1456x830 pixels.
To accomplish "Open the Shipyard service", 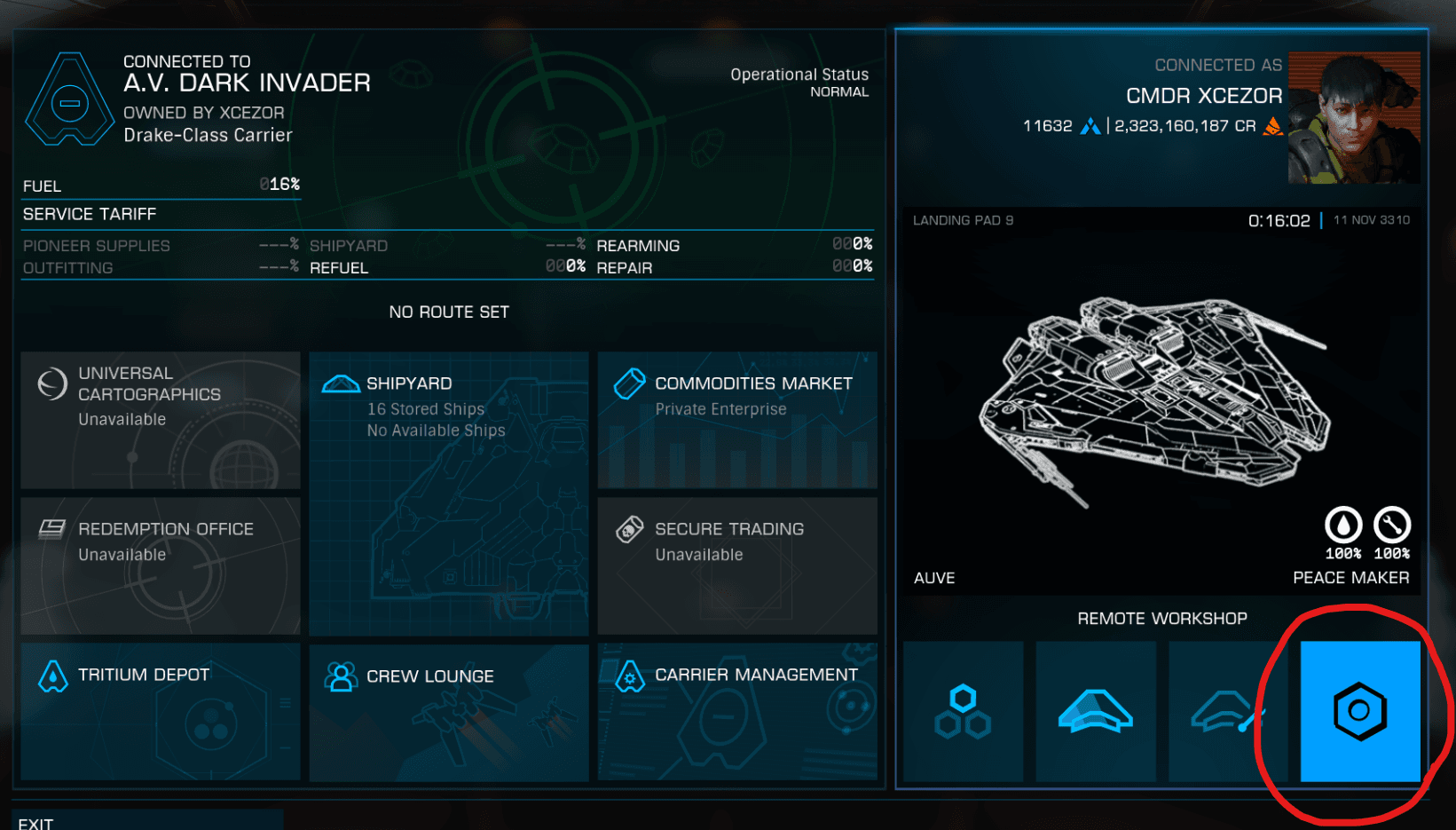I will (449, 493).
